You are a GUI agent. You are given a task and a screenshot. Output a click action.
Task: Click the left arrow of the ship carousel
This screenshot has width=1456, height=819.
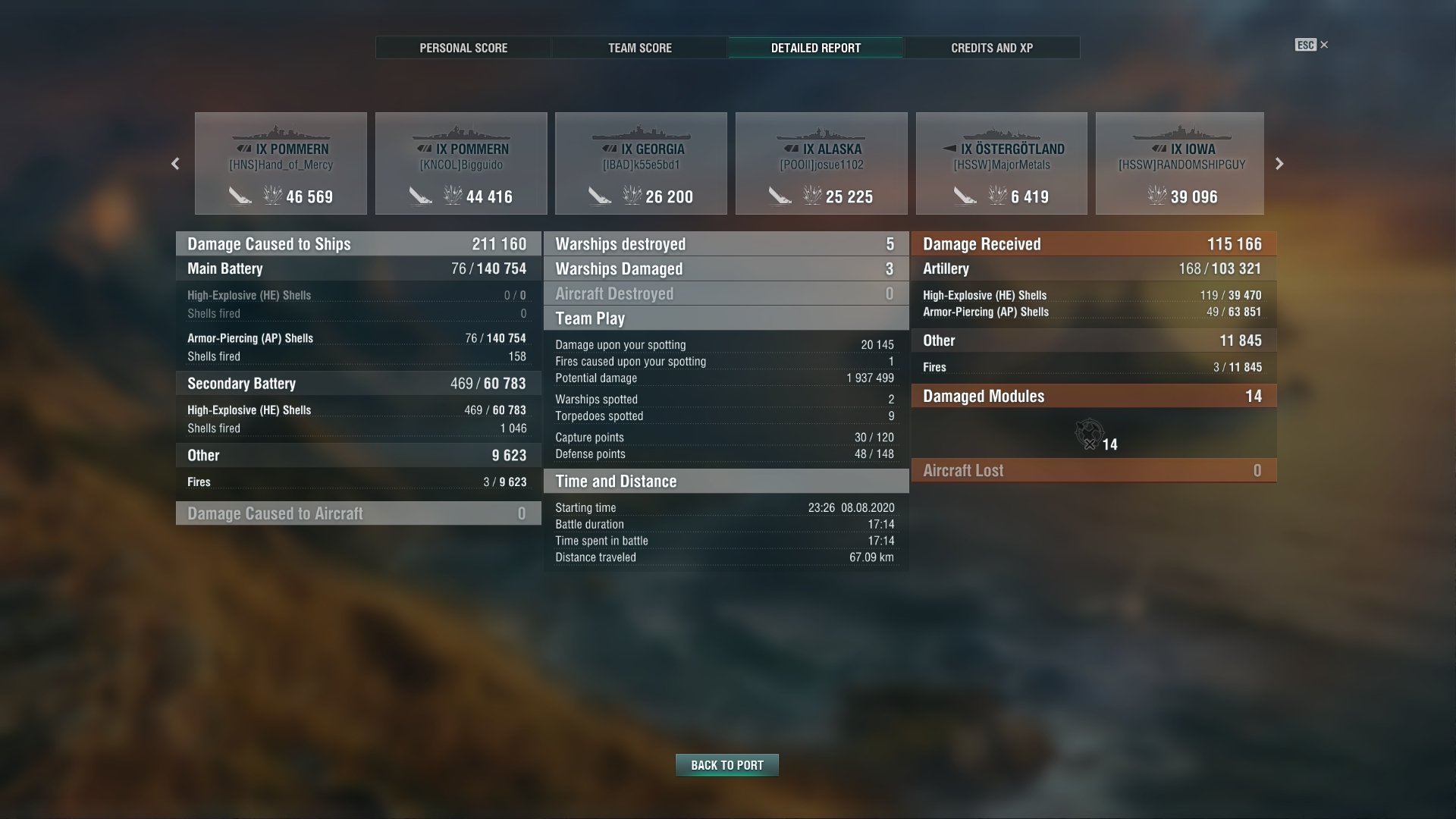pyautogui.click(x=175, y=164)
